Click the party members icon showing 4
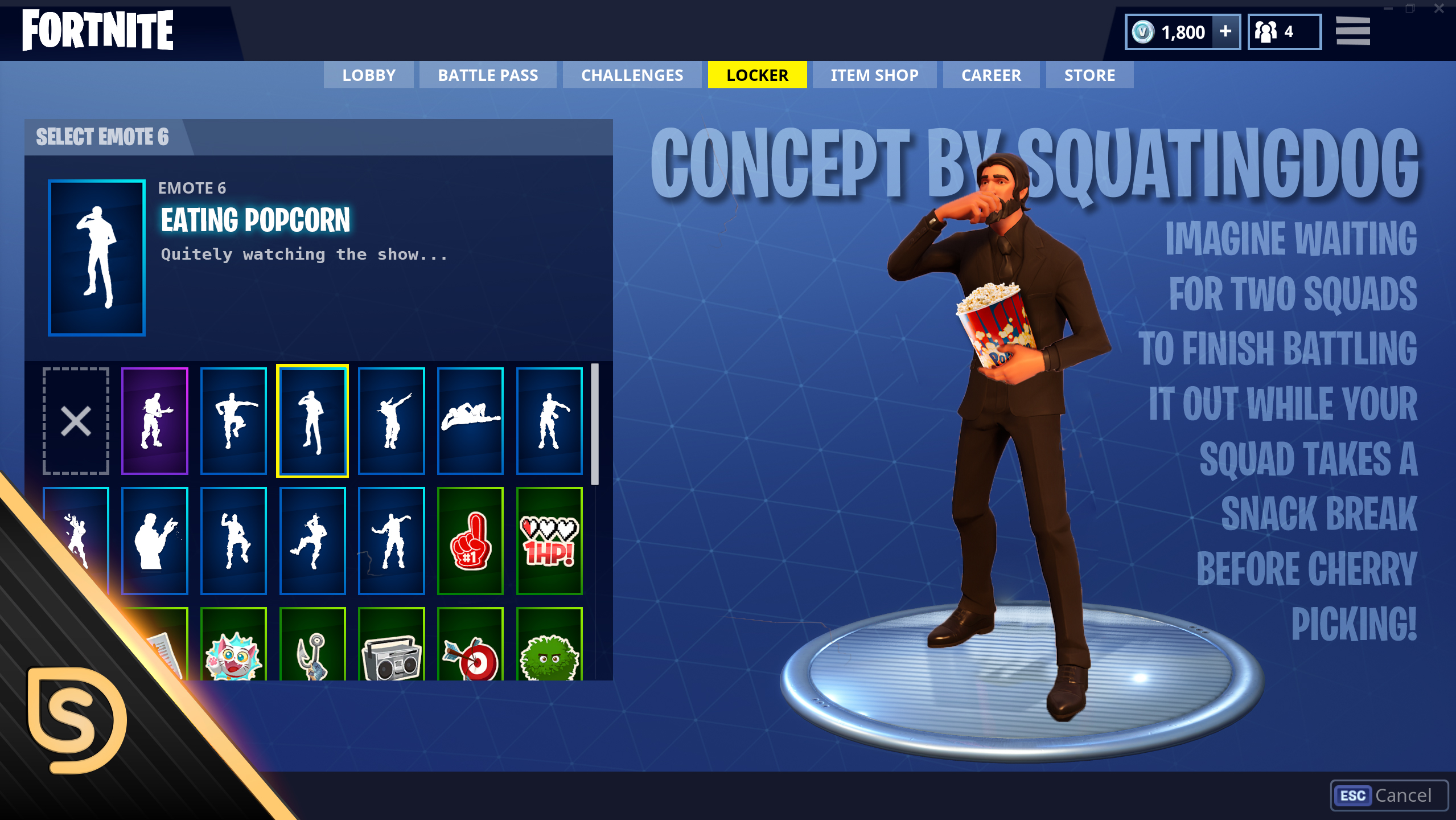This screenshot has height=820, width=1456. (1284, 32)
